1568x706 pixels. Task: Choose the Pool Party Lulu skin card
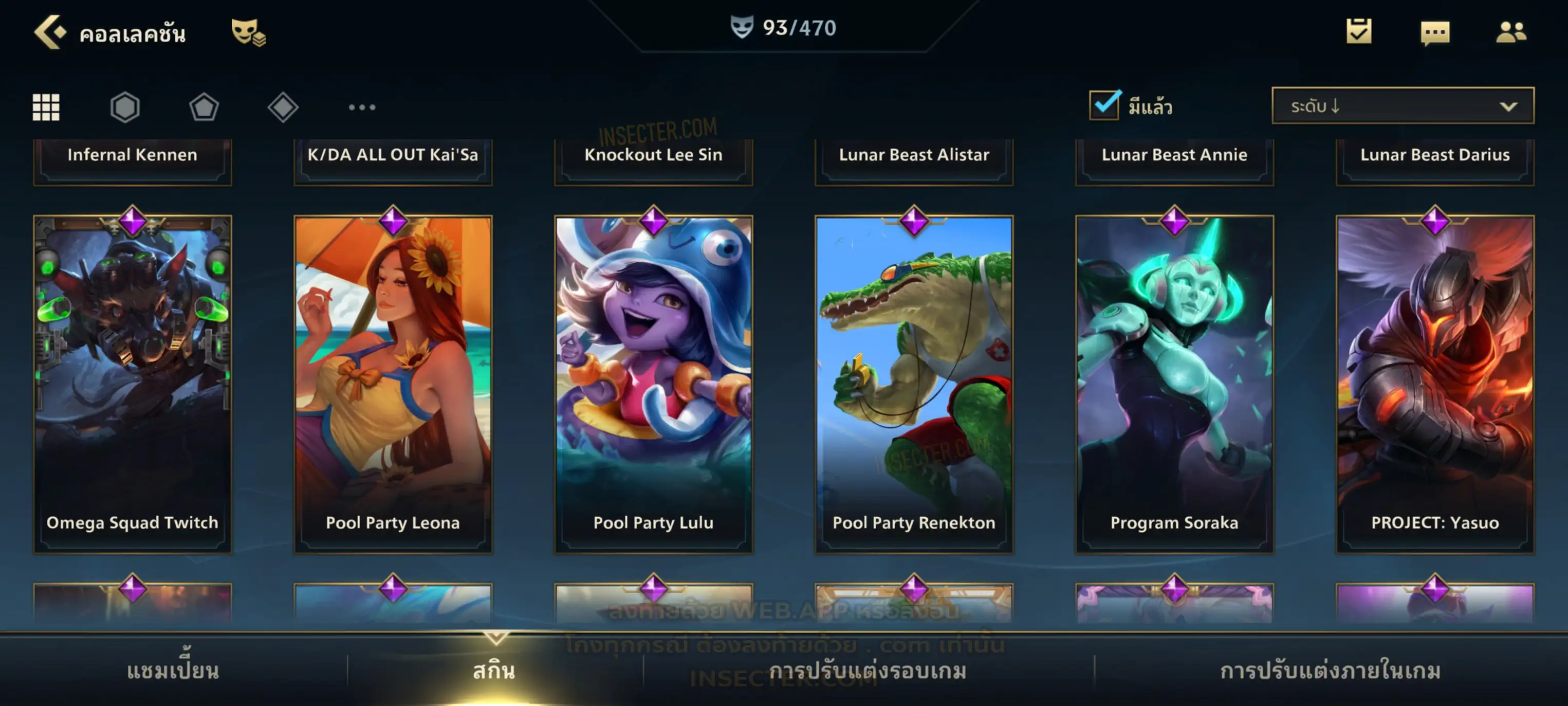tap(654, 384)
